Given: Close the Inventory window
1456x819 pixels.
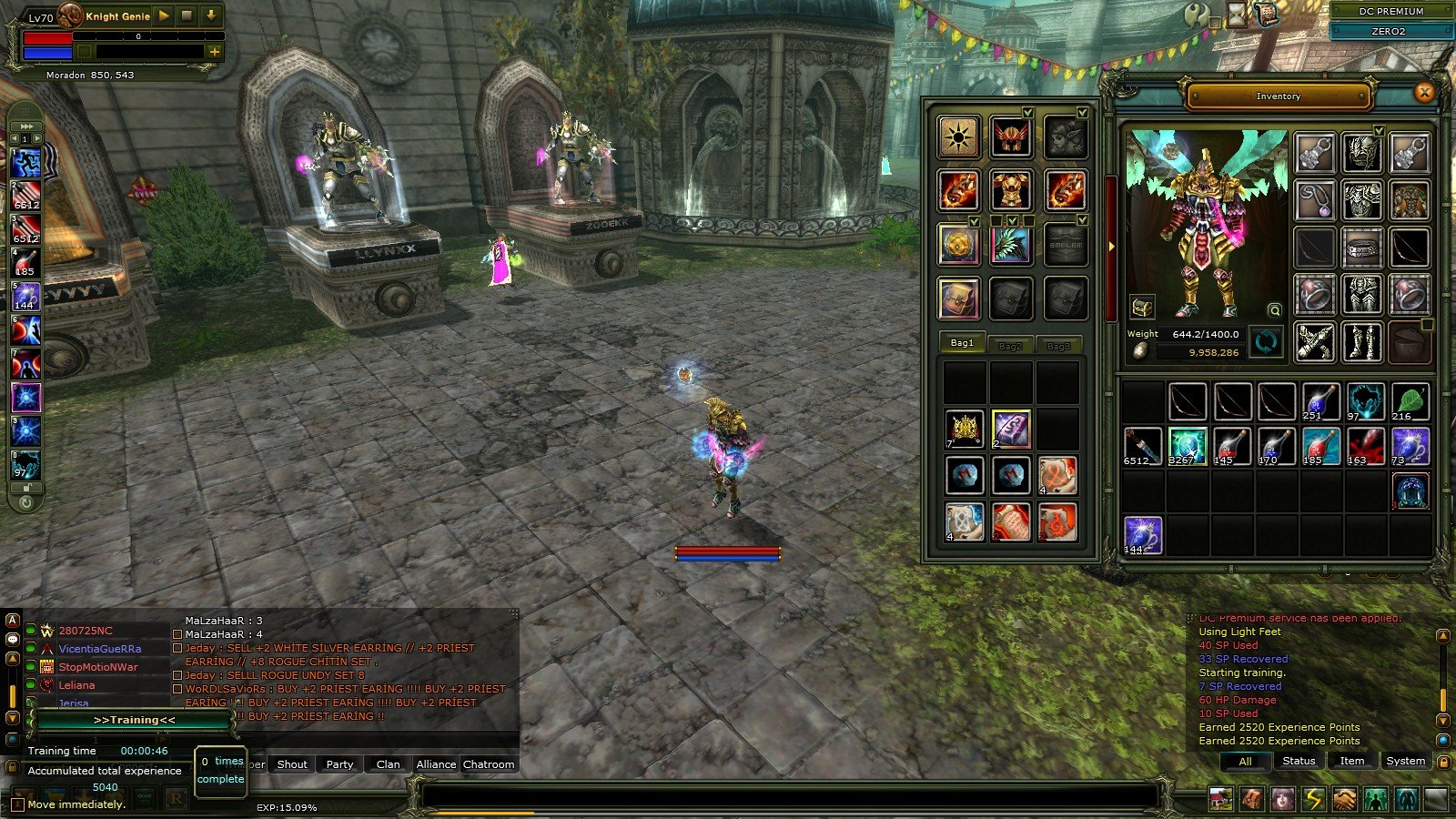Looking at the screenshot, I should (1424, 92).
